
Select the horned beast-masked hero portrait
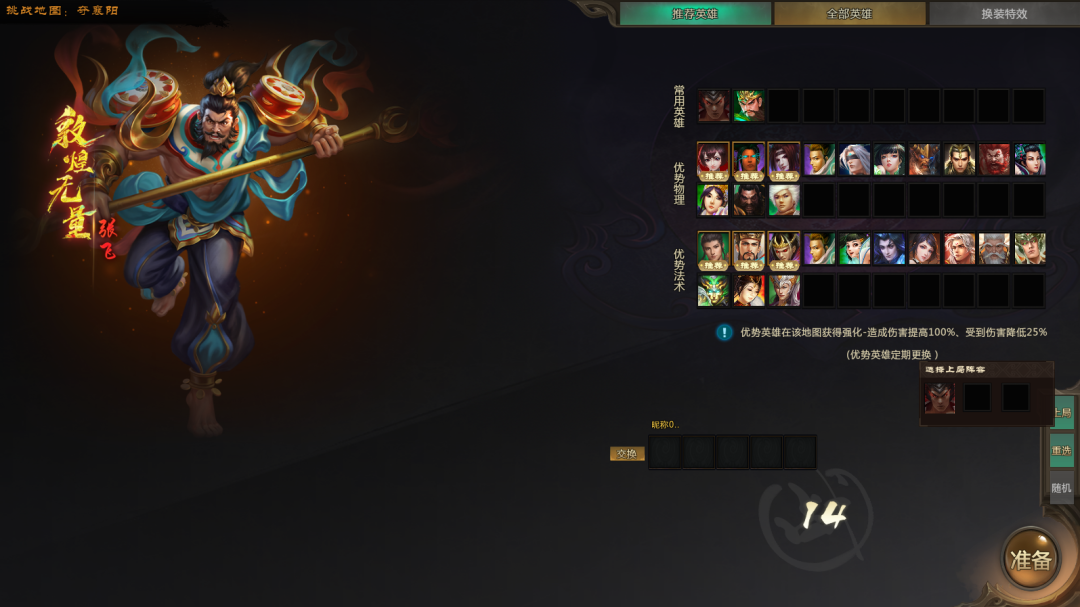coord(924,159)
